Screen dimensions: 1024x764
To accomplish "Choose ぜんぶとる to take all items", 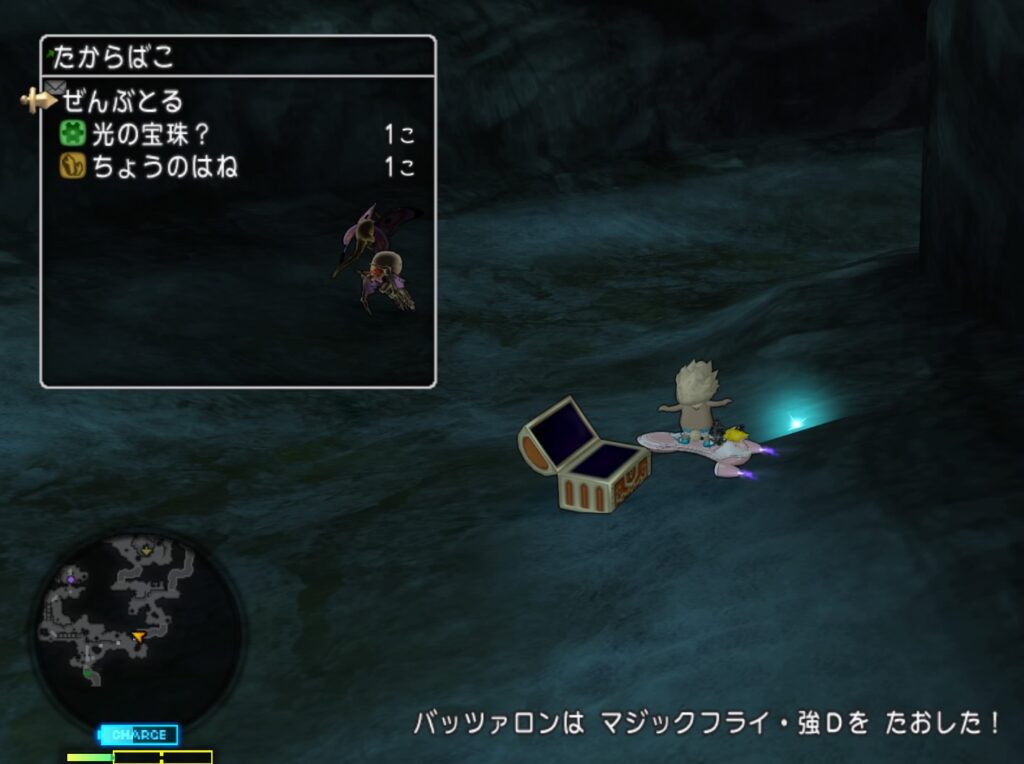I will (x=123, y=101).
